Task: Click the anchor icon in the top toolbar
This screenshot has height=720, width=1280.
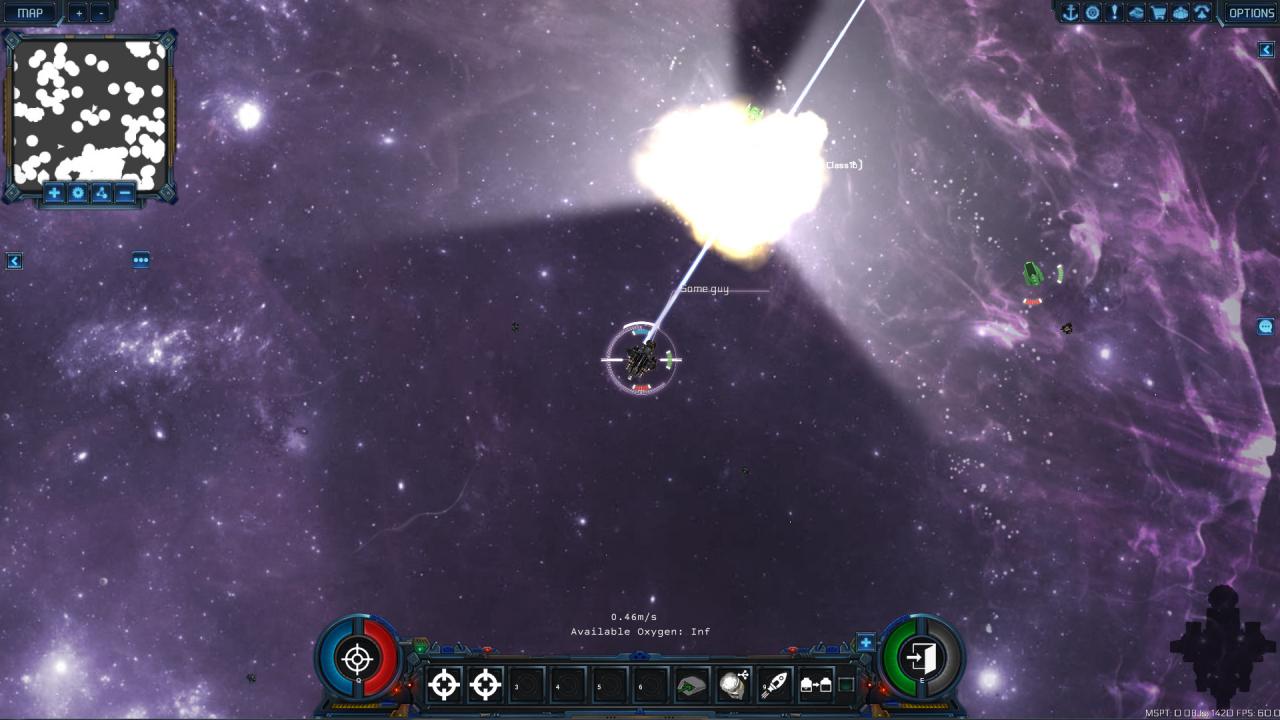Action: (x=1071, y=13)
